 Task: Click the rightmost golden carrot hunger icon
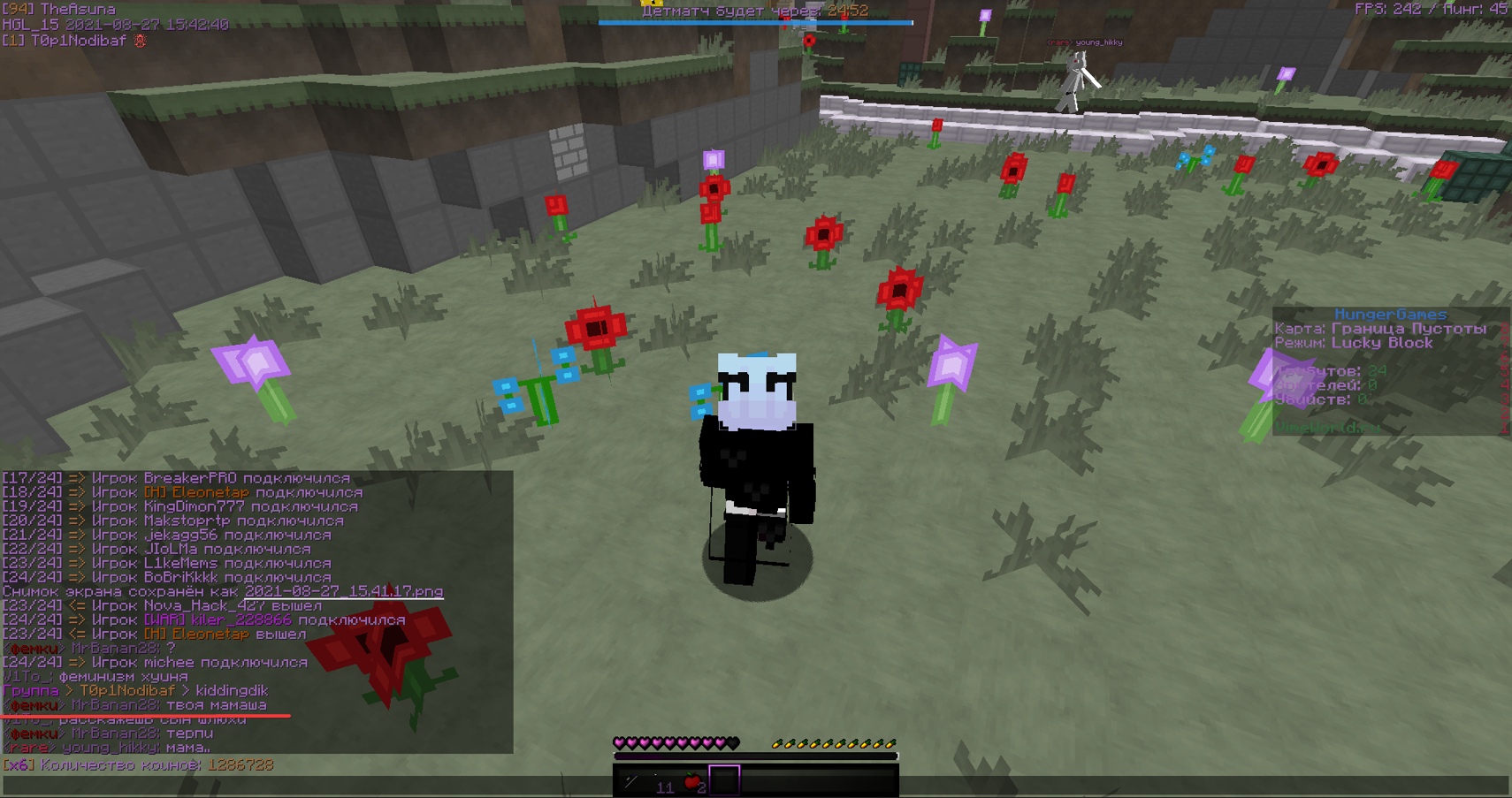891,745
